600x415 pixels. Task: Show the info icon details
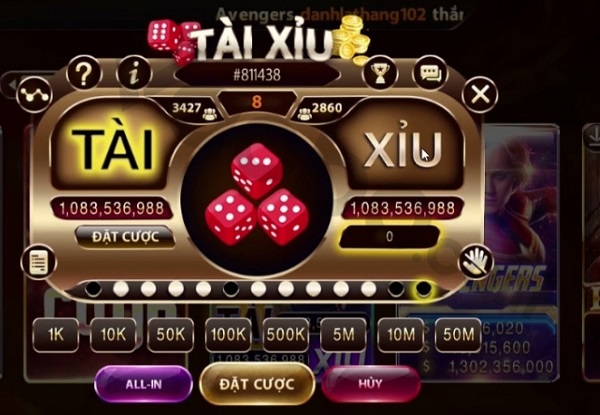click(133, 73)
